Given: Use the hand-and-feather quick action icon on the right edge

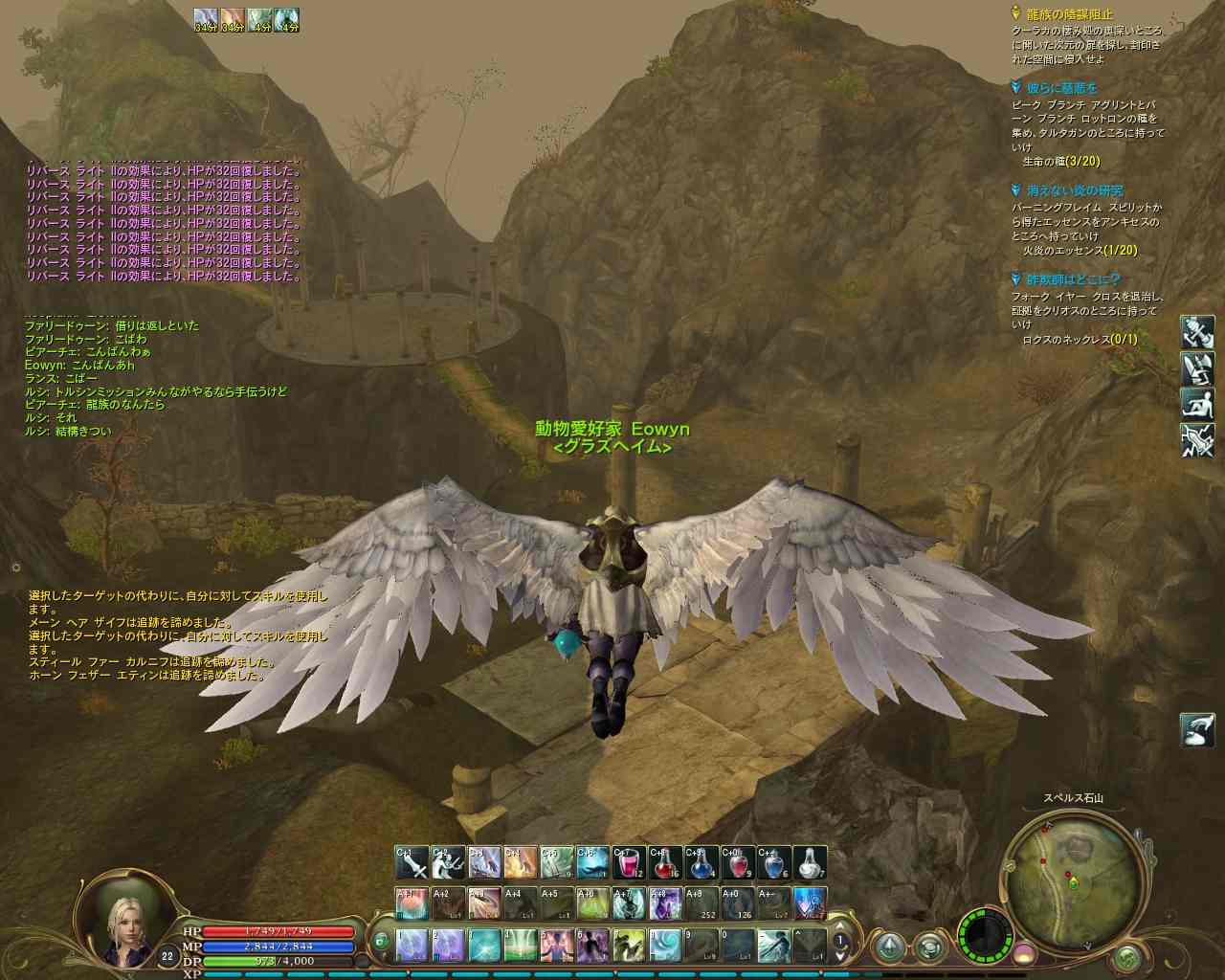Looking at the screenshot, I should (x=1196, y=730).
